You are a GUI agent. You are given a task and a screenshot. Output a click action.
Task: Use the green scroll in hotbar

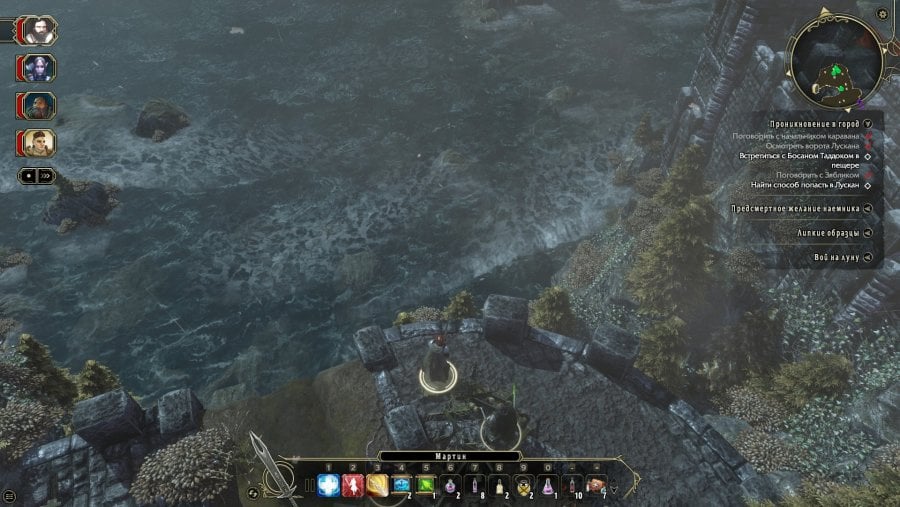(426, 486)
